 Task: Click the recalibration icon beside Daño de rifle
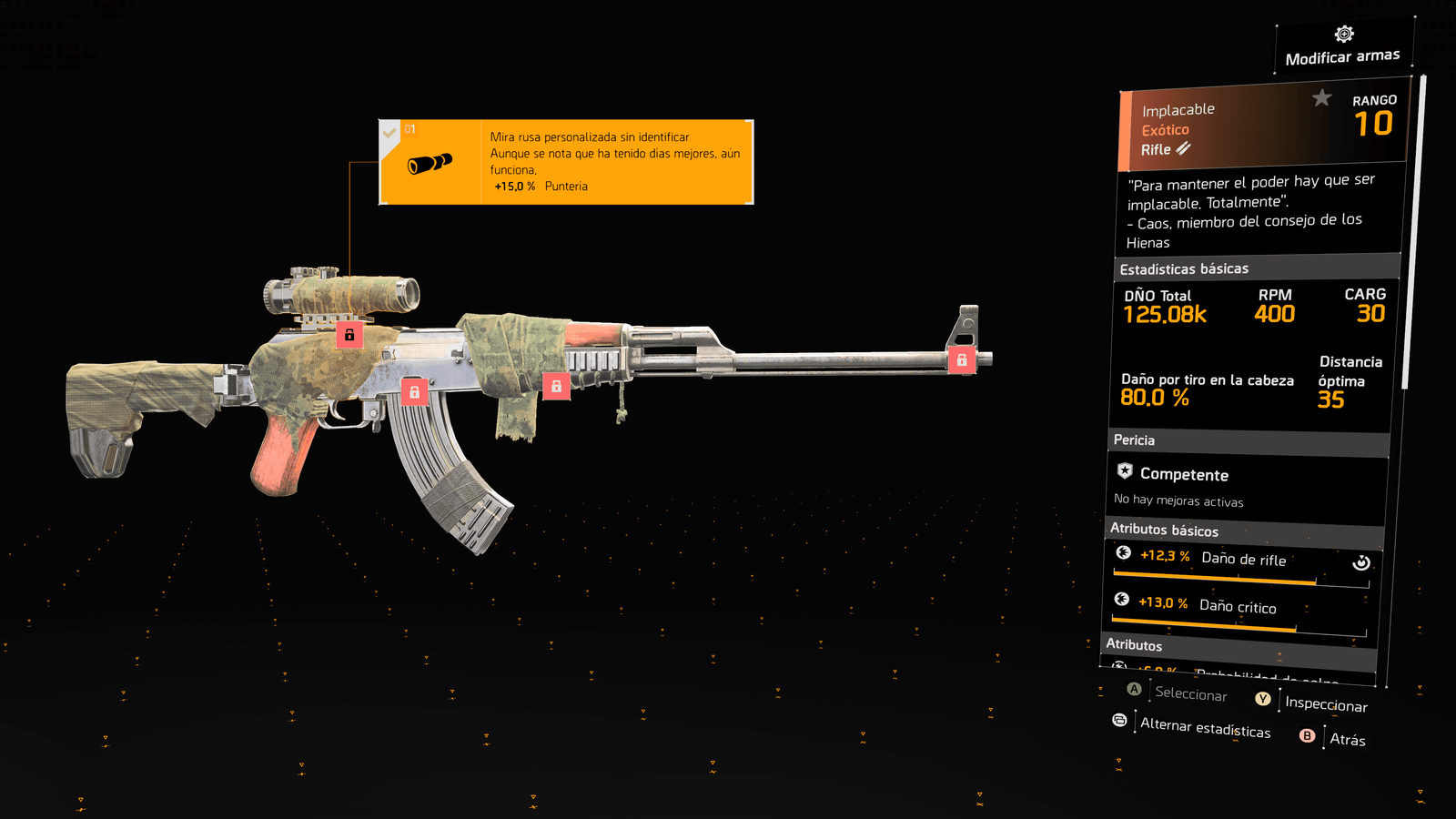tap(1361, 562)
